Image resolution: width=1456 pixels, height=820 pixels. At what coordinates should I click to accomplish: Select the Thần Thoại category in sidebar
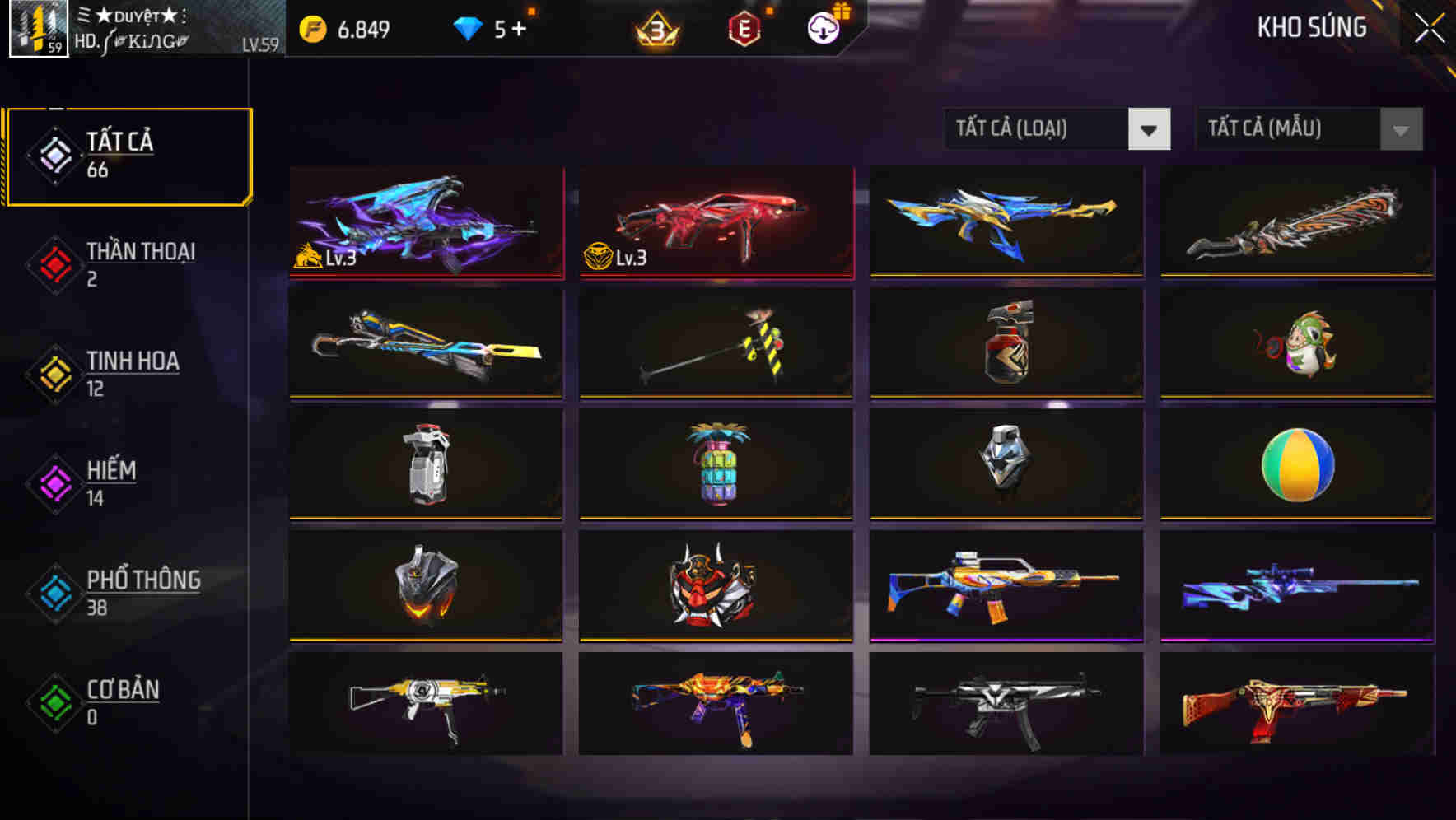(x=138, y=263)
